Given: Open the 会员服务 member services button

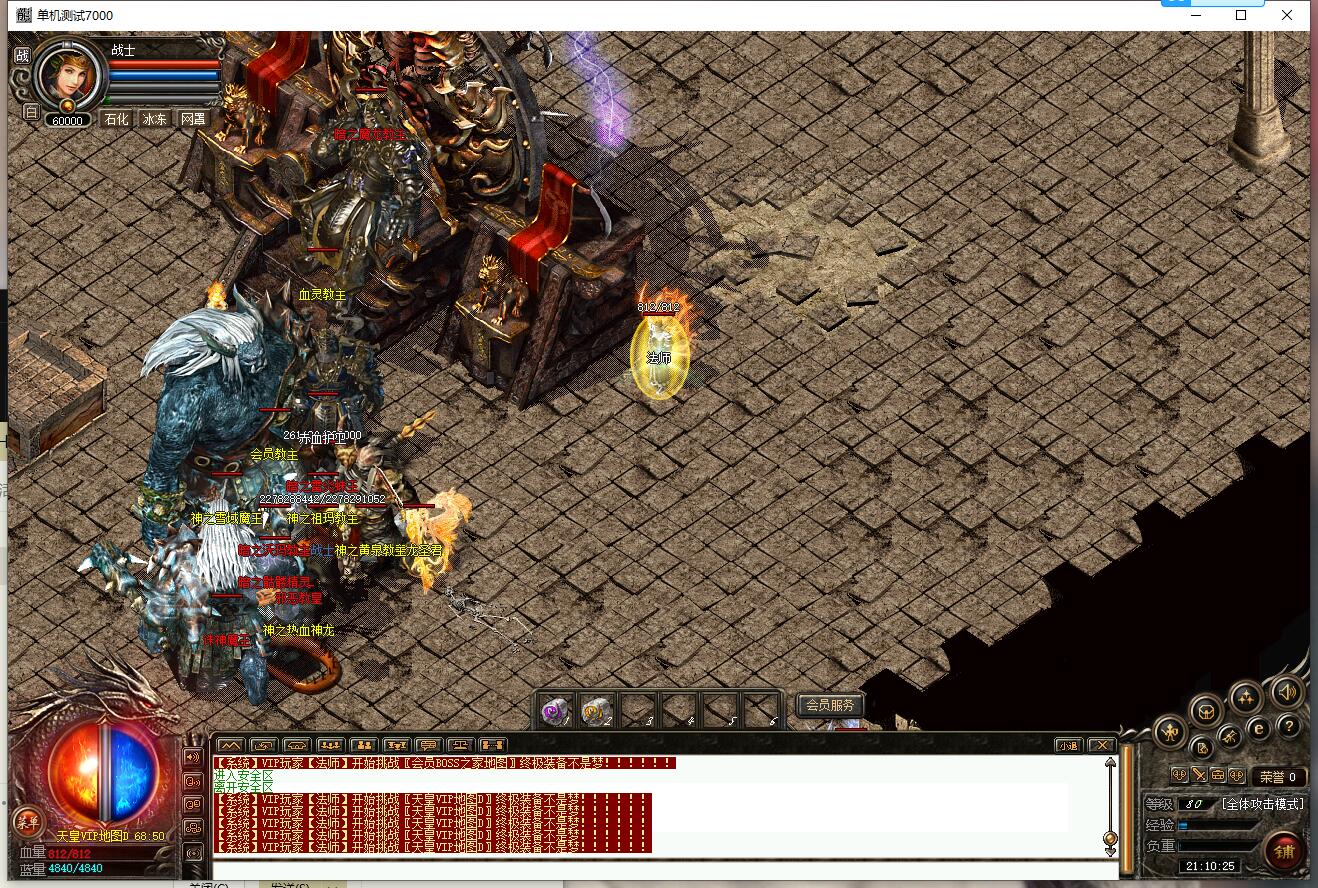Looking at the screenshot, I should point(830,705).
